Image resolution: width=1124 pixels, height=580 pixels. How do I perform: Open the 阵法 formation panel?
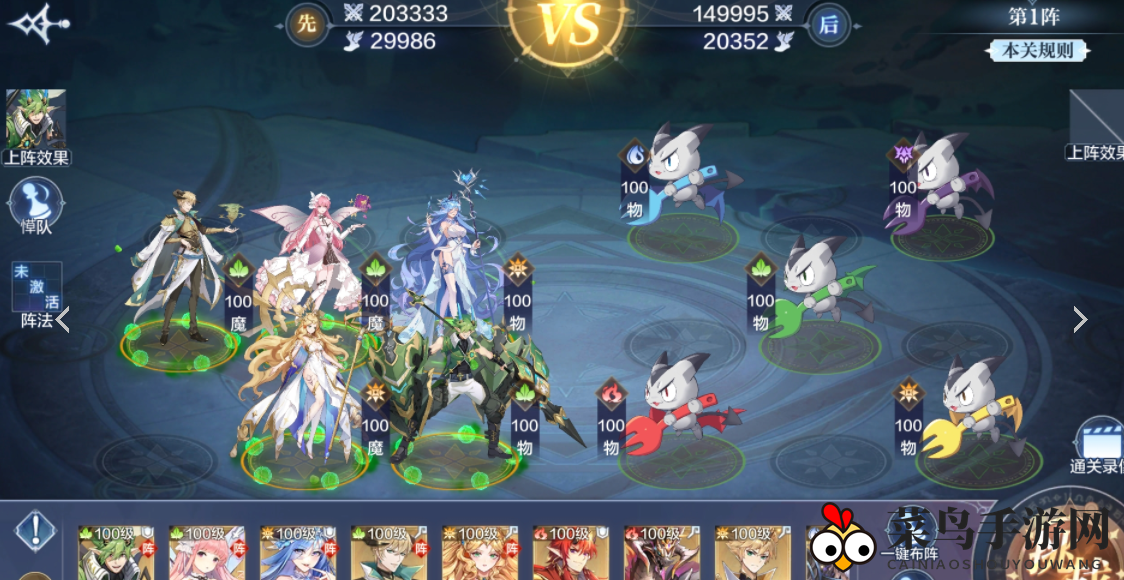[x=36, y=296]
